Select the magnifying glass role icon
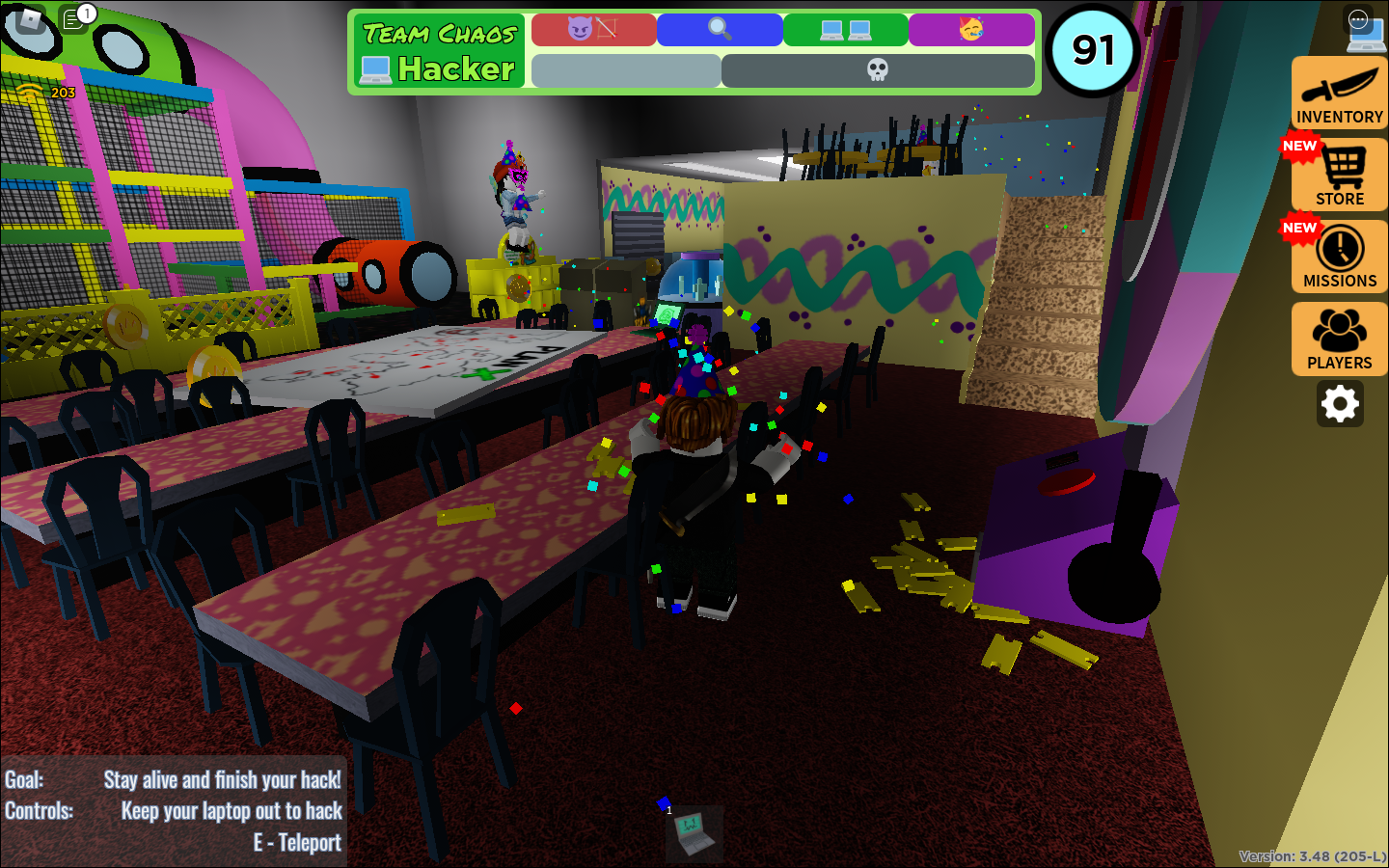The image size is (1389, 868). pyautogui.click(x=719, y=29)
